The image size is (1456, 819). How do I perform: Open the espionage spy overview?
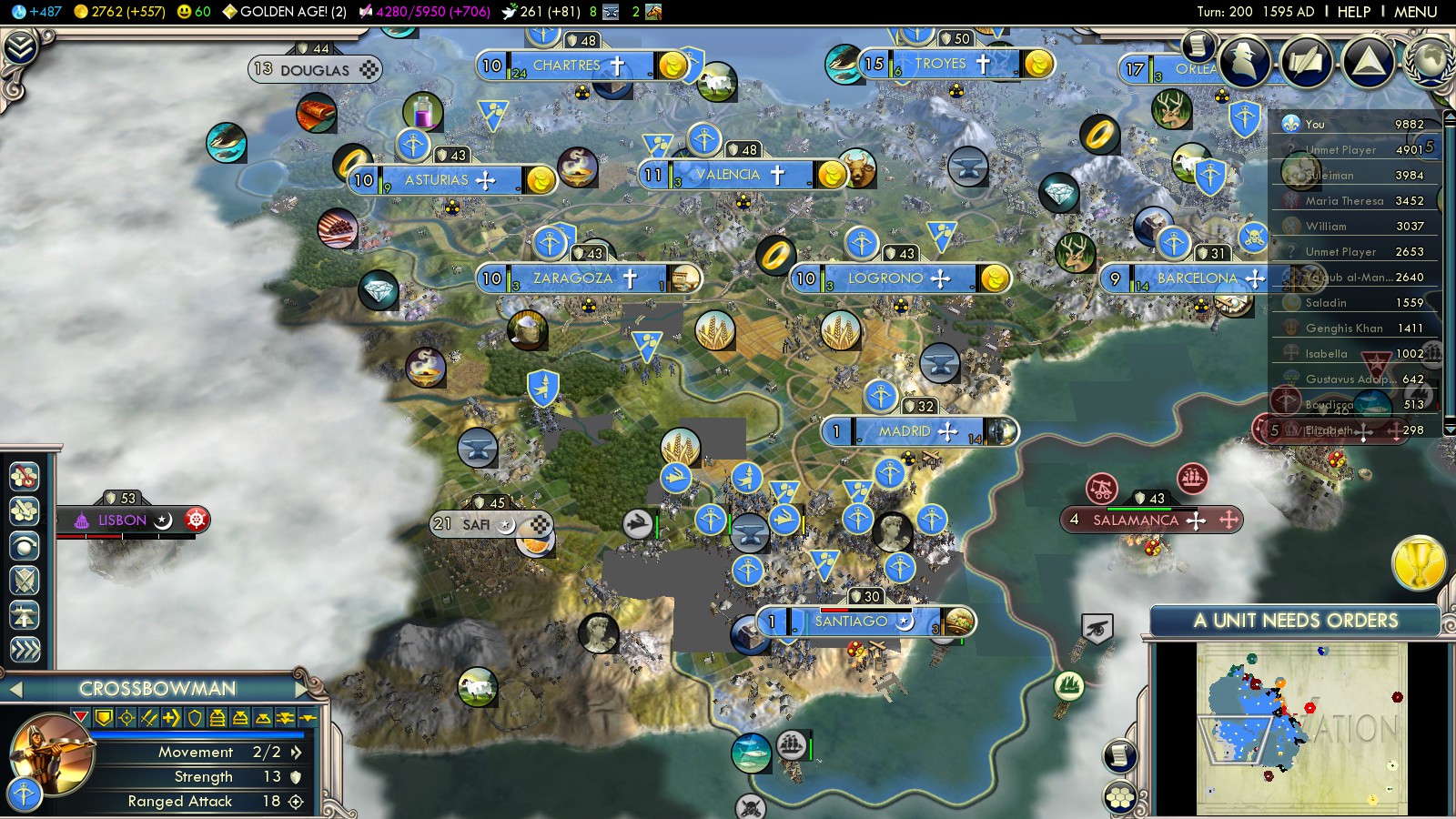pyautogui.click(x=1245, y=62)
